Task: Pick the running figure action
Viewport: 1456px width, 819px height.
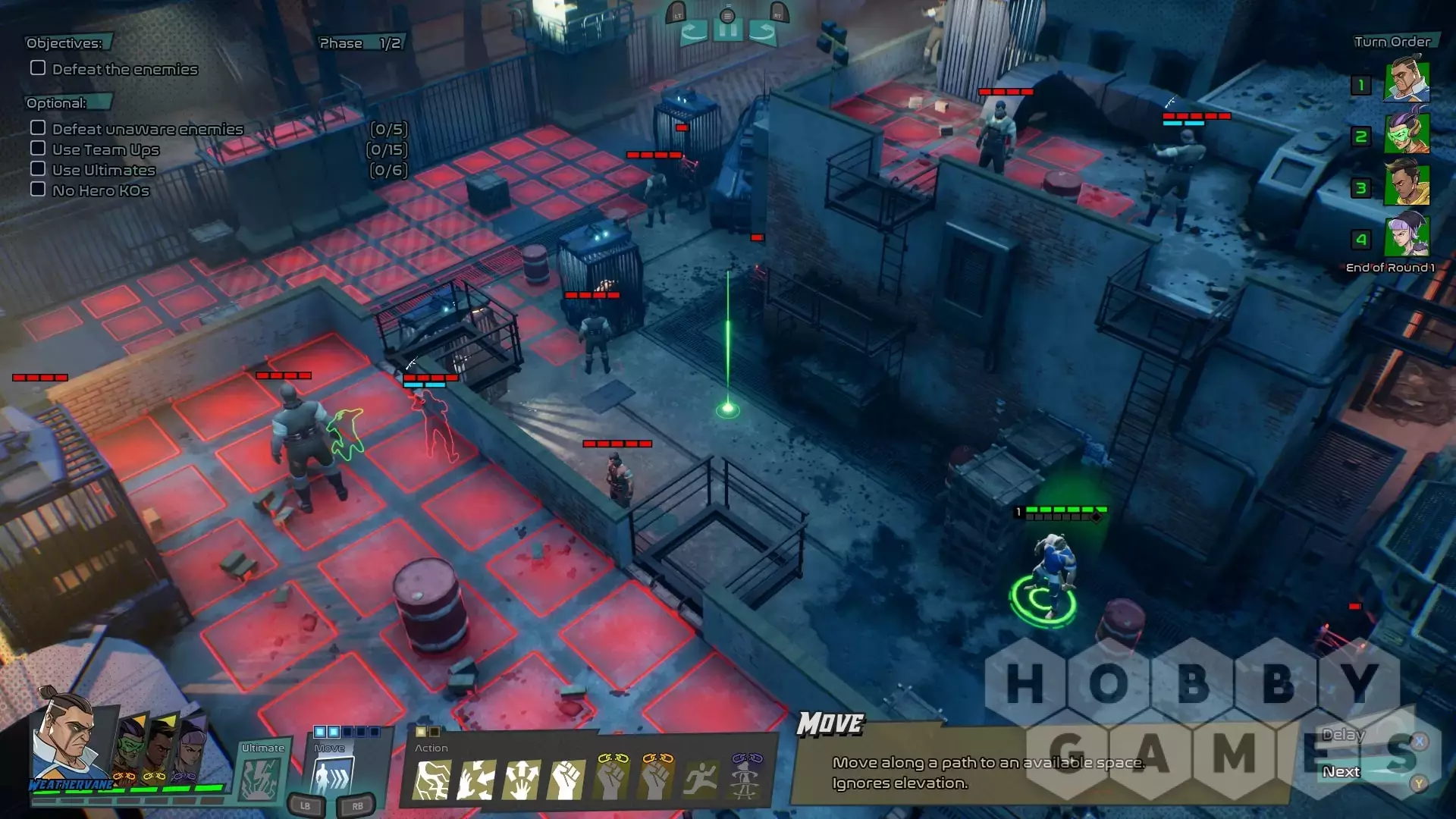Action: coord(701,780)
